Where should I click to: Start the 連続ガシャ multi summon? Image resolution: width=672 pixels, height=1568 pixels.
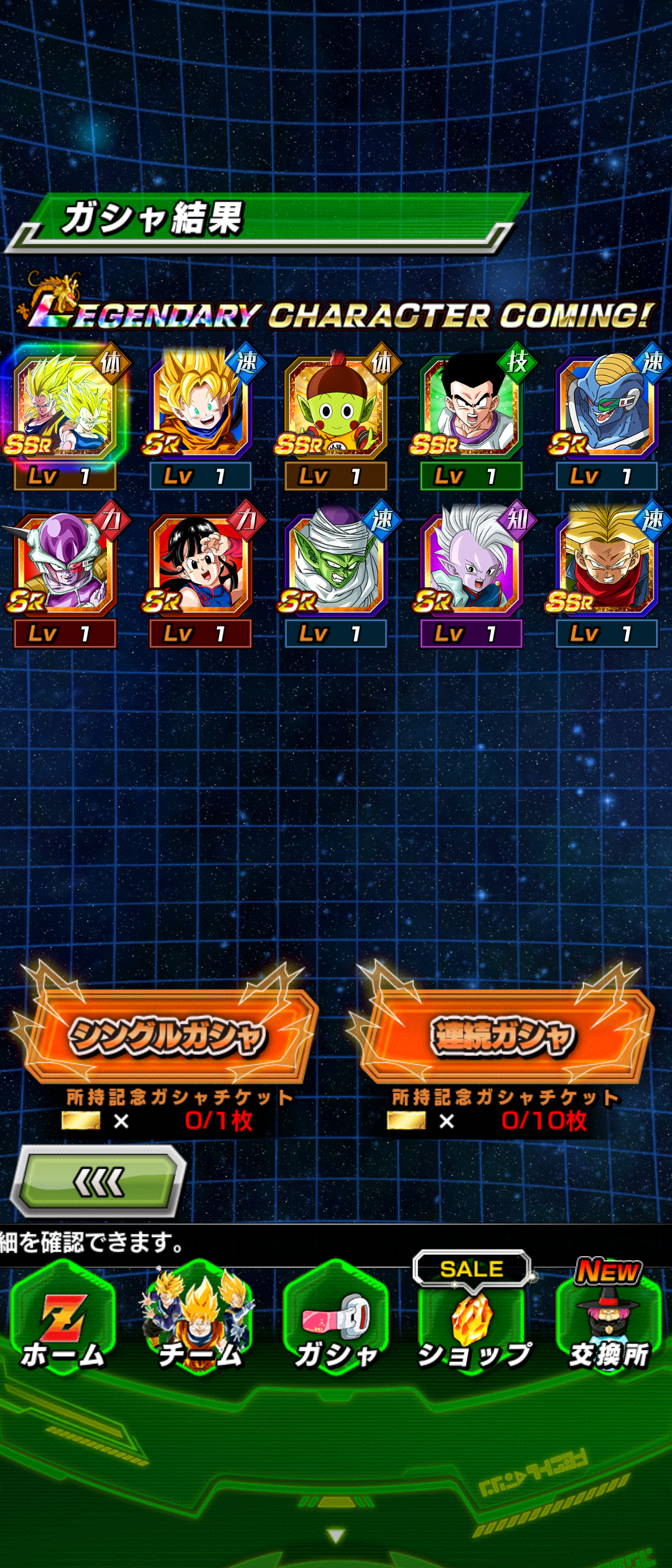click(503, 1036)
